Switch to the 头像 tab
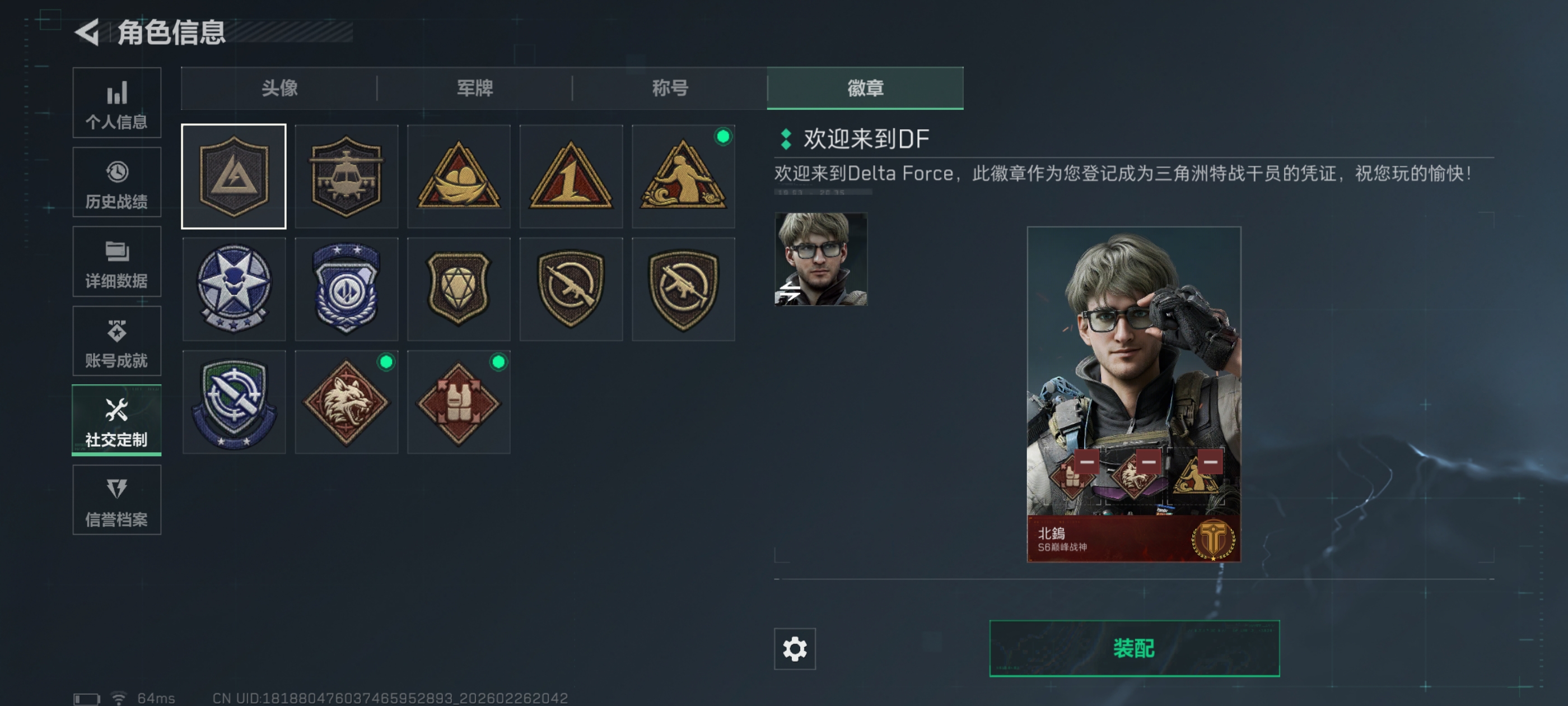1568x706 pixels. pos(279,89)
